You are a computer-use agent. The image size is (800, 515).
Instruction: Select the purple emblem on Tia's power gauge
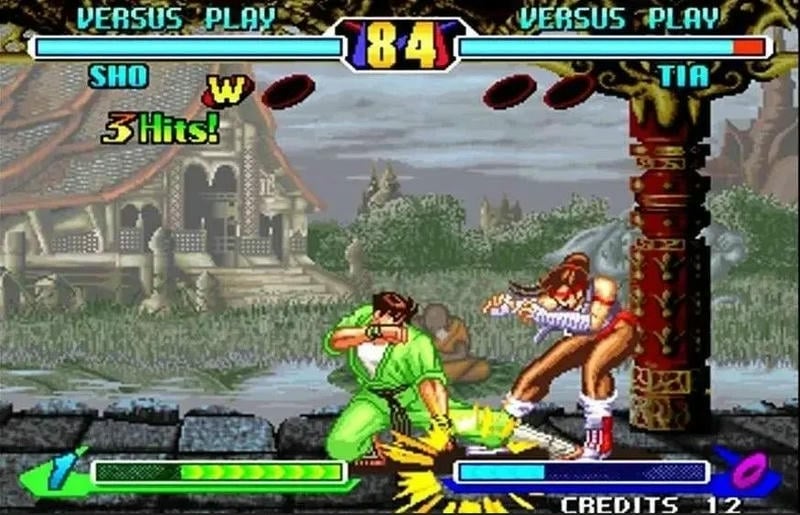pyautogui.click(x=745, y=470)
